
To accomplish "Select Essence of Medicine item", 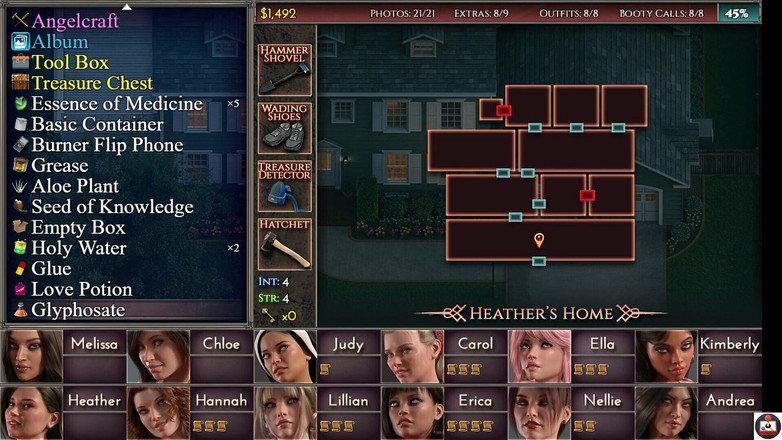I will pos(116,104).
